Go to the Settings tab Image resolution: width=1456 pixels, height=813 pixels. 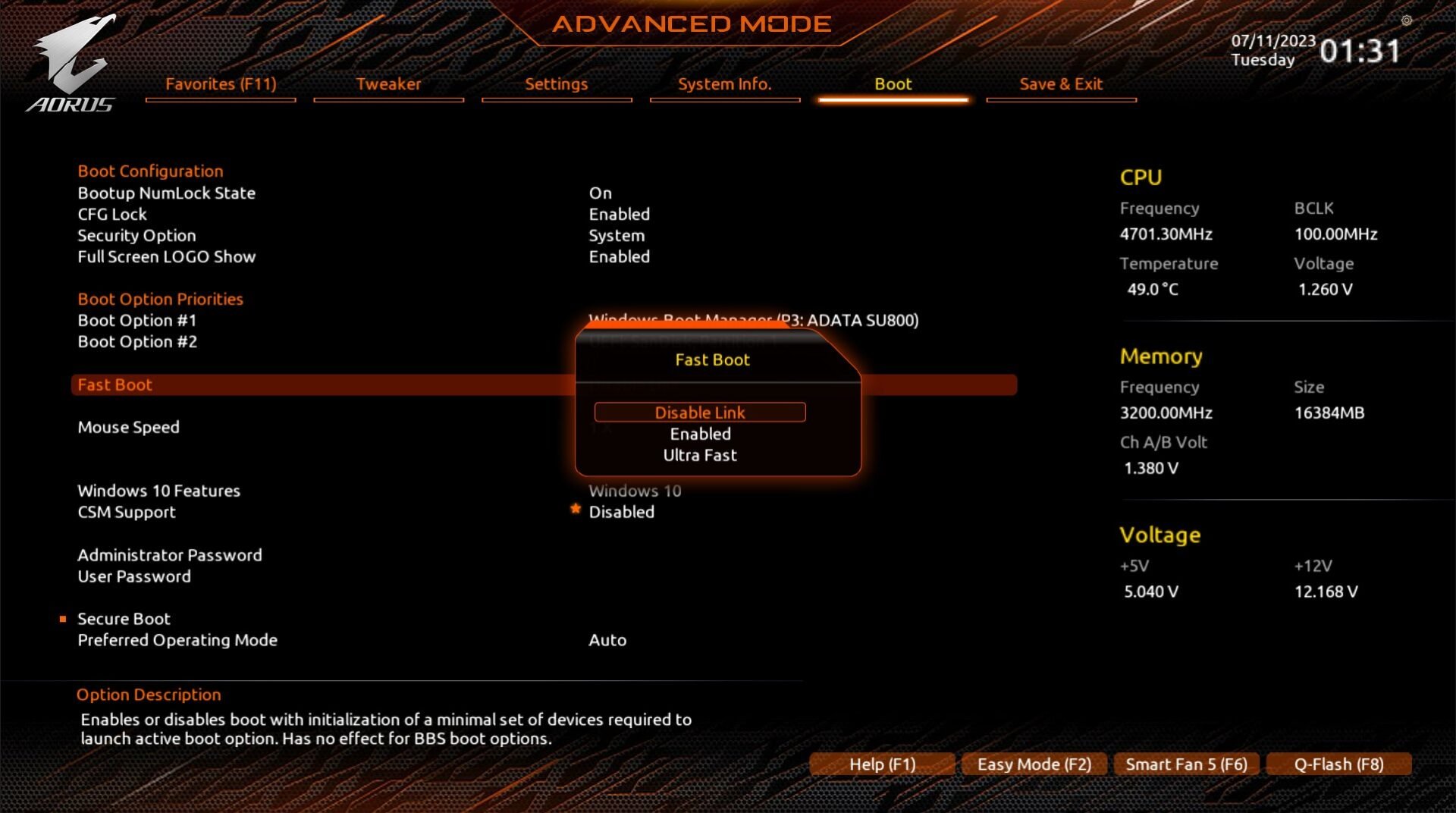[556, 84]
